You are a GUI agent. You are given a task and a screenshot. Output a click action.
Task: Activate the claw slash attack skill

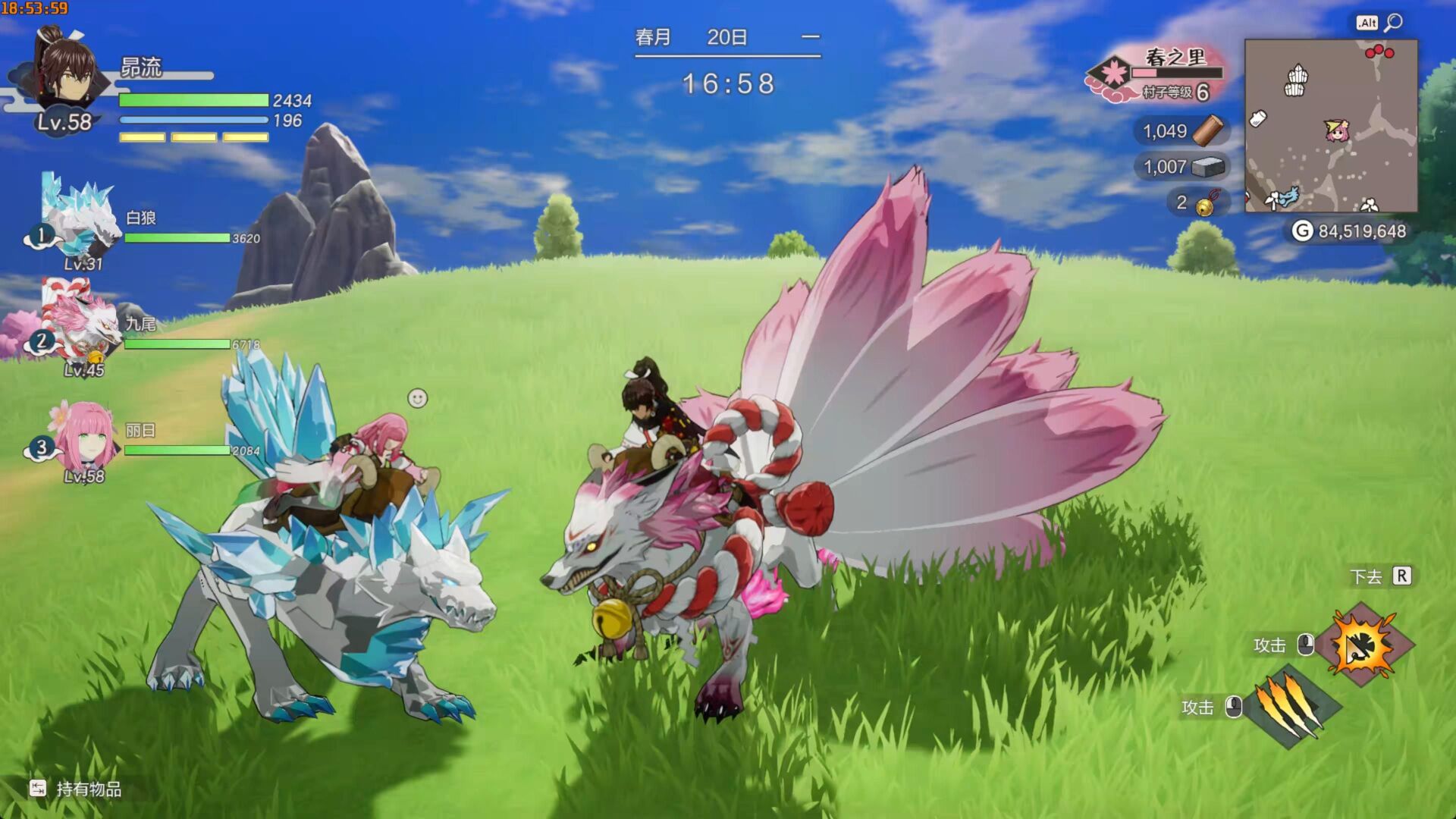(x=1291, y=707)
